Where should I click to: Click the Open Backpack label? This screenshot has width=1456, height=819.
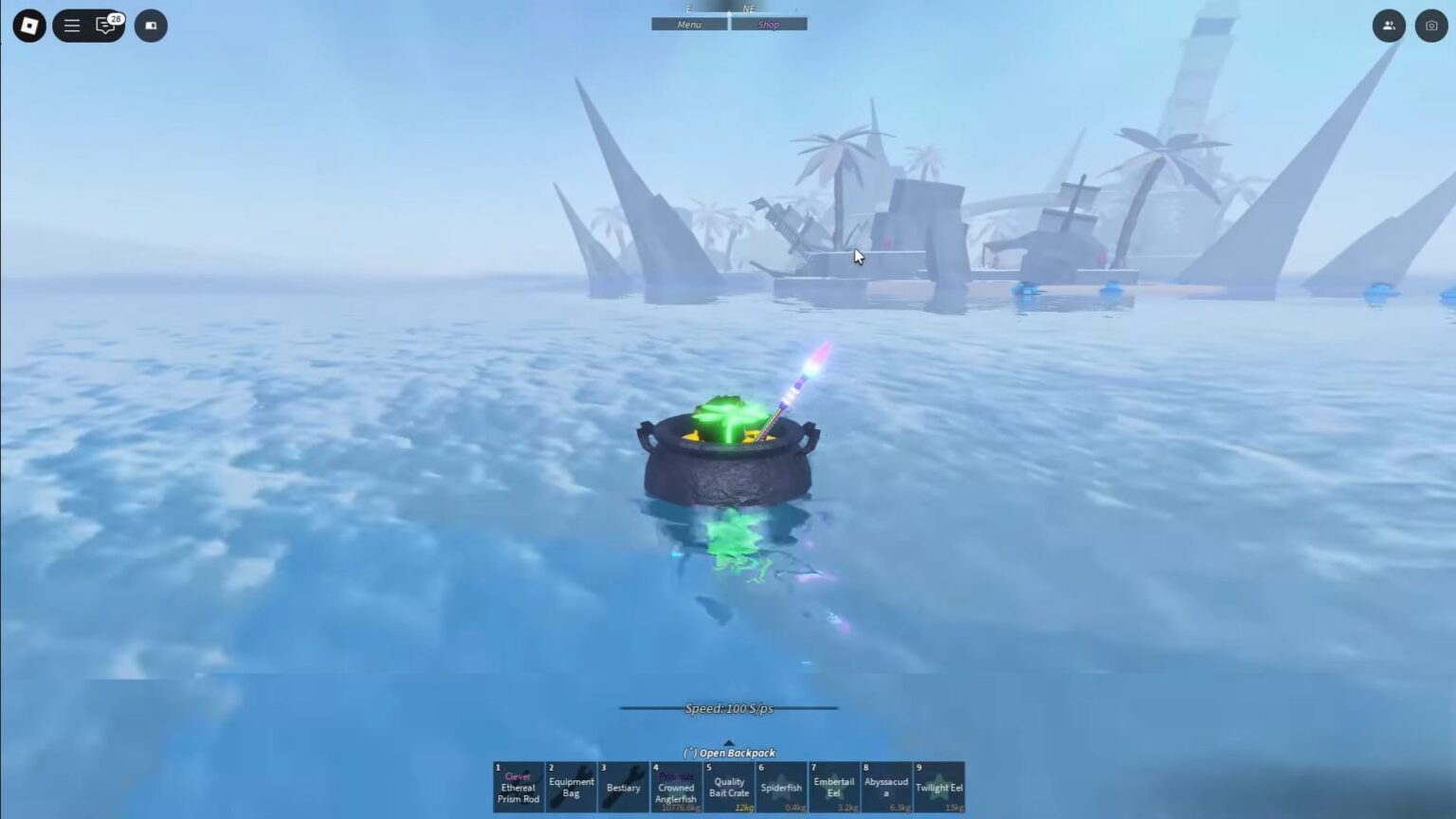(x=729, y=753)
